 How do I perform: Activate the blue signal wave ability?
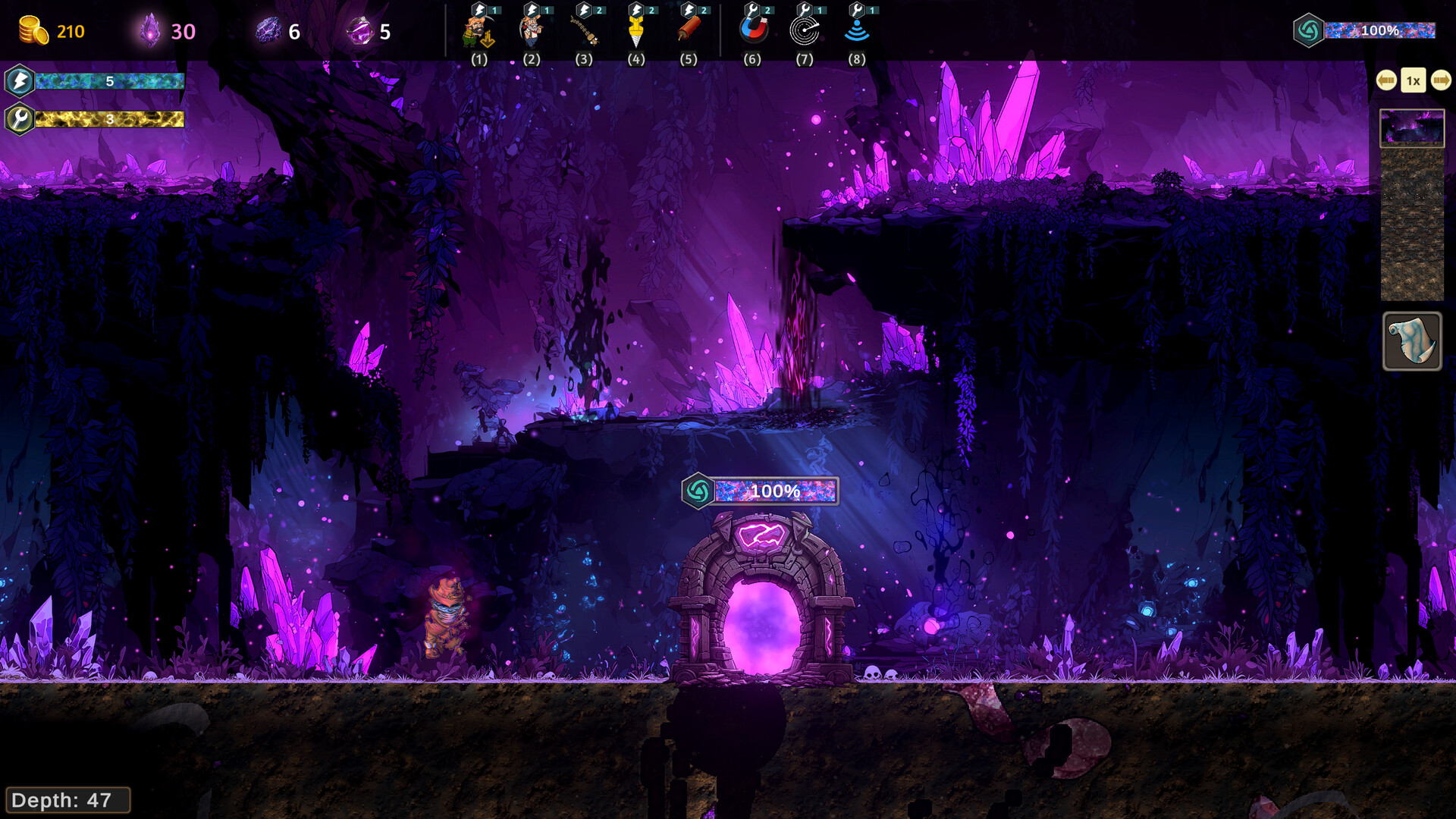click(857, 31)
